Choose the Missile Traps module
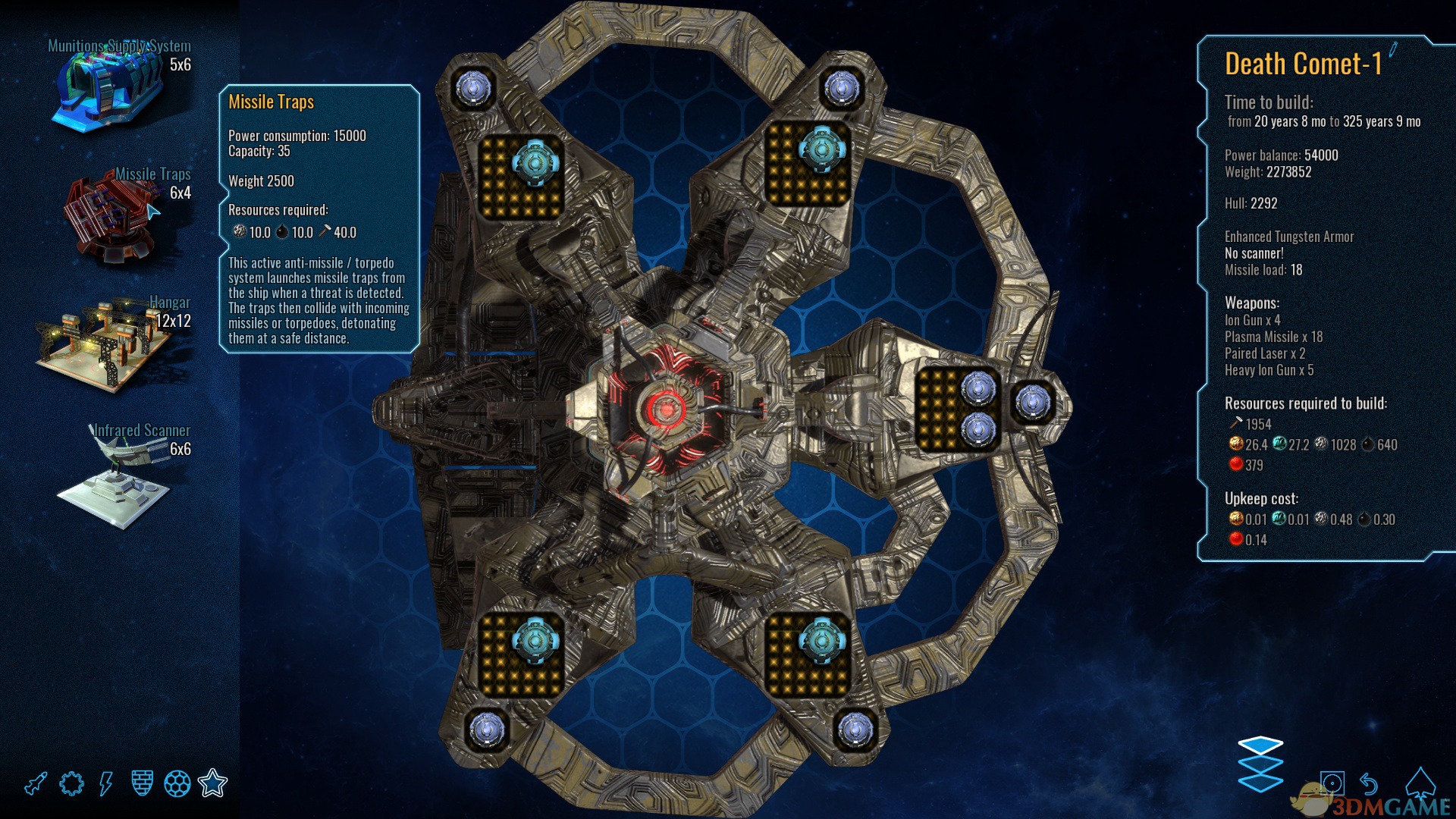 112,218
